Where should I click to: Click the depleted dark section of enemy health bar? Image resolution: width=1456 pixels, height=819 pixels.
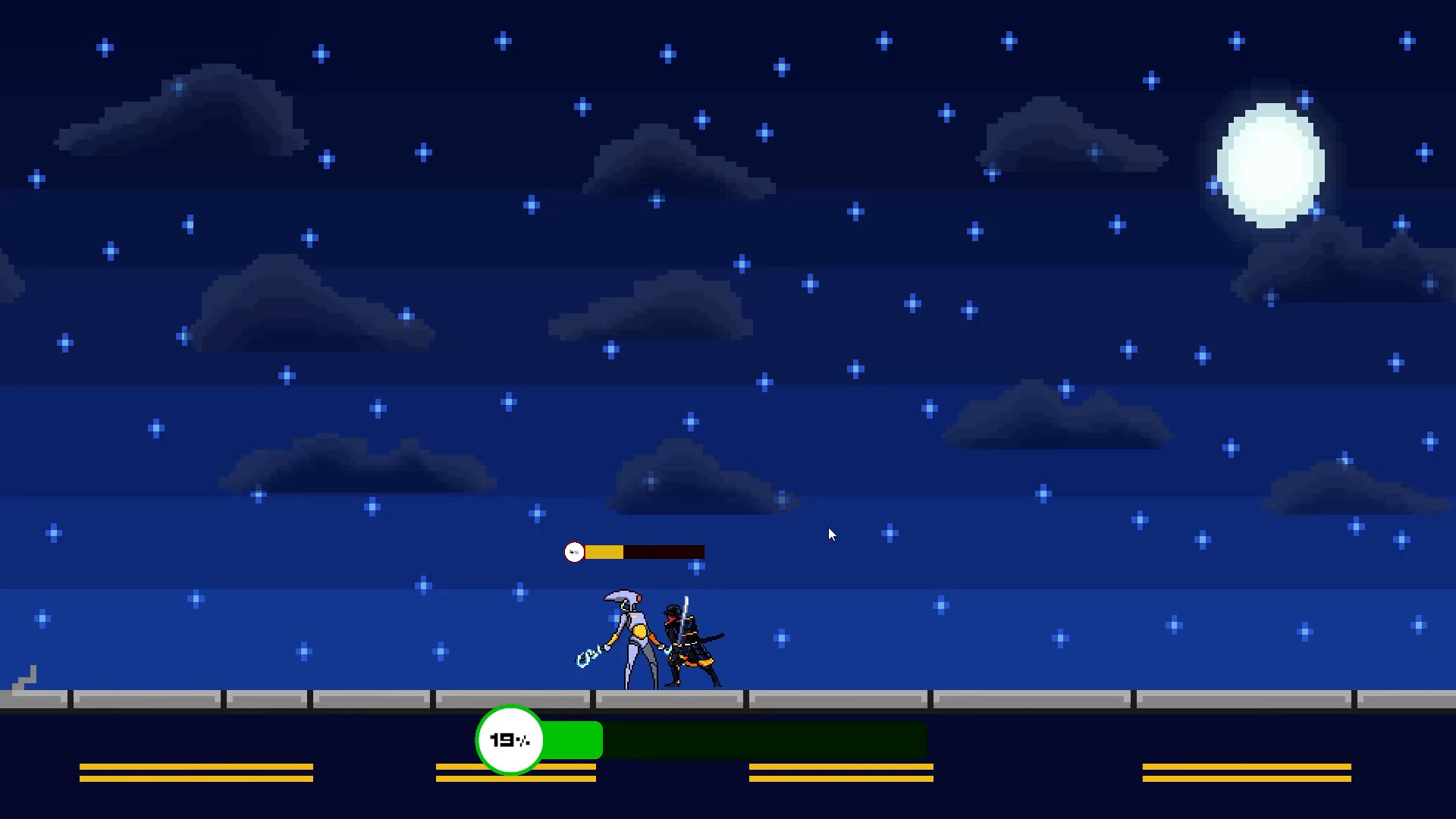664,552
